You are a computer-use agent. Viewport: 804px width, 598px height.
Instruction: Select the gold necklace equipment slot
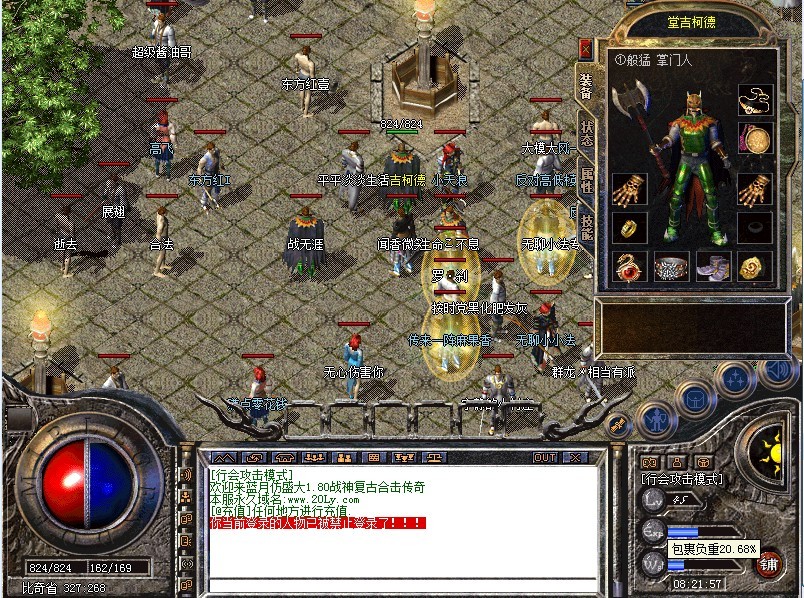click(x=755, y=99)
